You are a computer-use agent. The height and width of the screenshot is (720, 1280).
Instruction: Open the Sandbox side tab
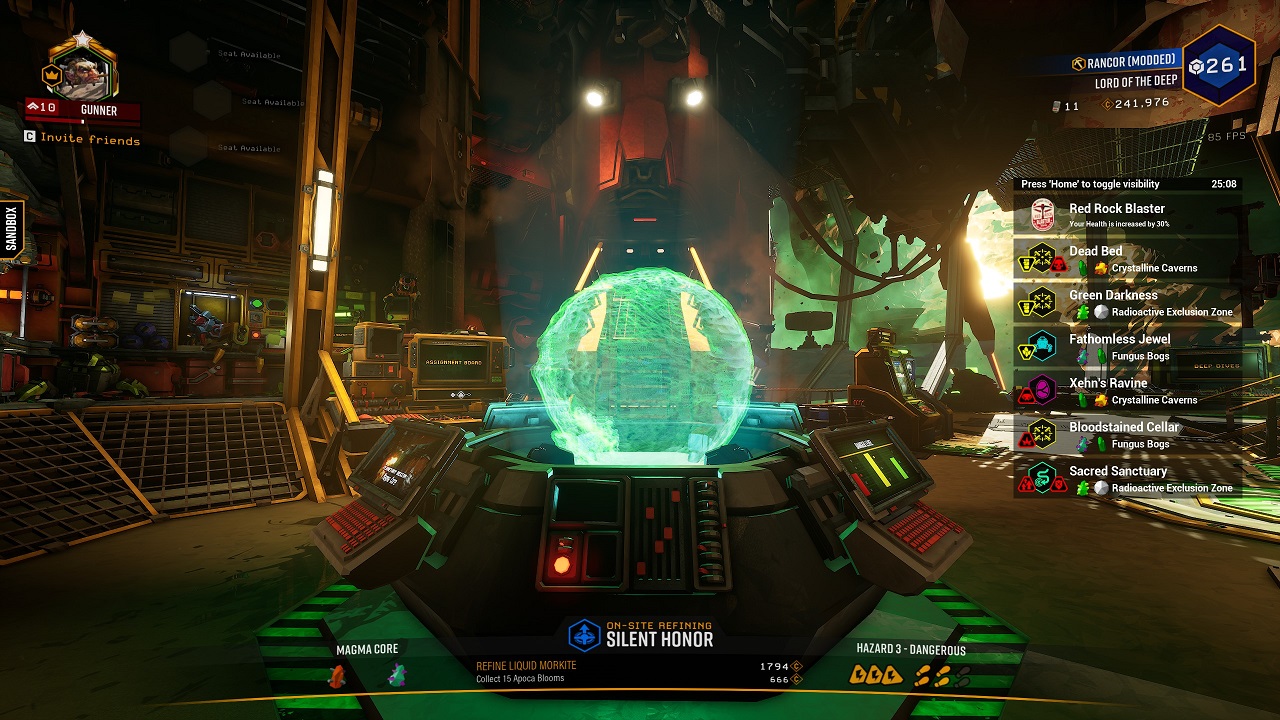[x=11, y=229]
